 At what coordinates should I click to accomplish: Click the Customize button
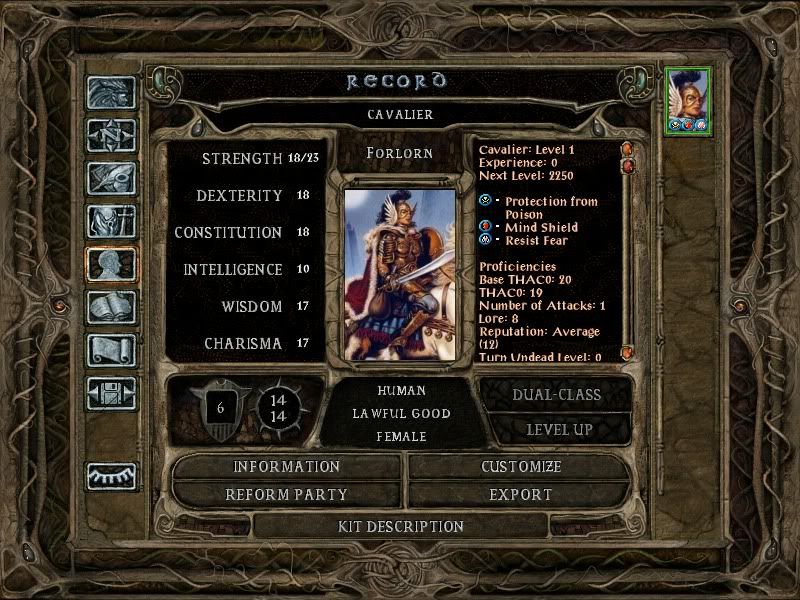[x=520, y=467]
